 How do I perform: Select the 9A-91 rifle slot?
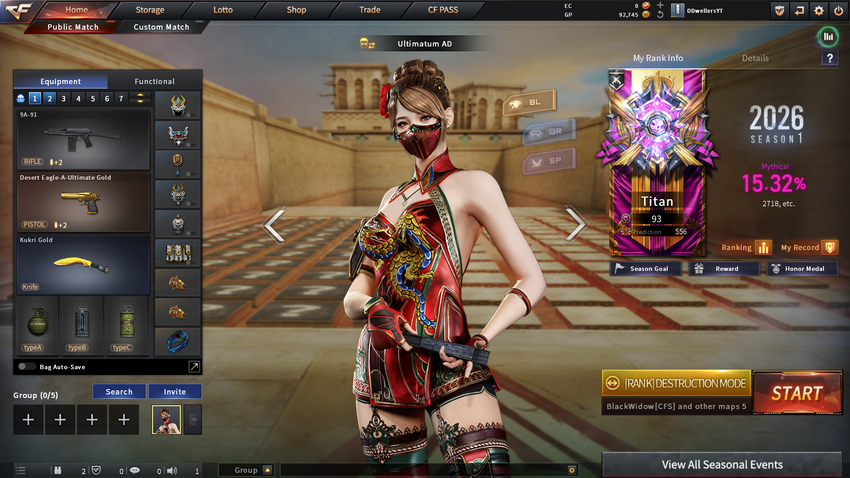click(x=83, y=139)
